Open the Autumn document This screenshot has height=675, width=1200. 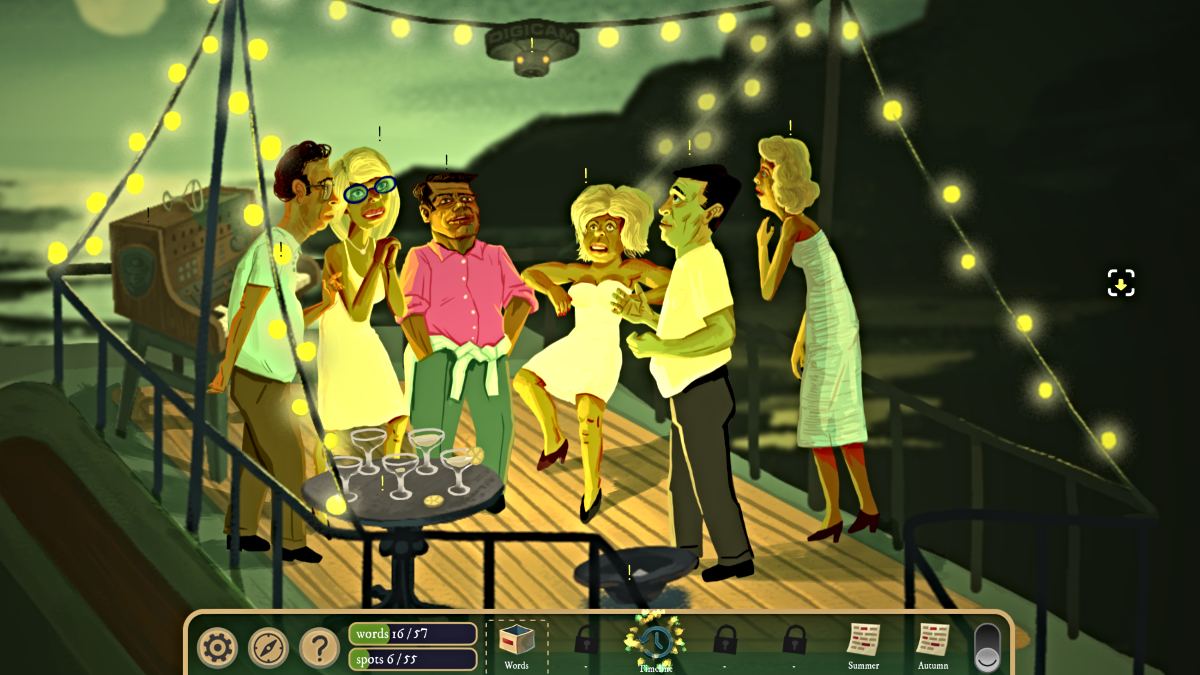[x=933, y=641]
